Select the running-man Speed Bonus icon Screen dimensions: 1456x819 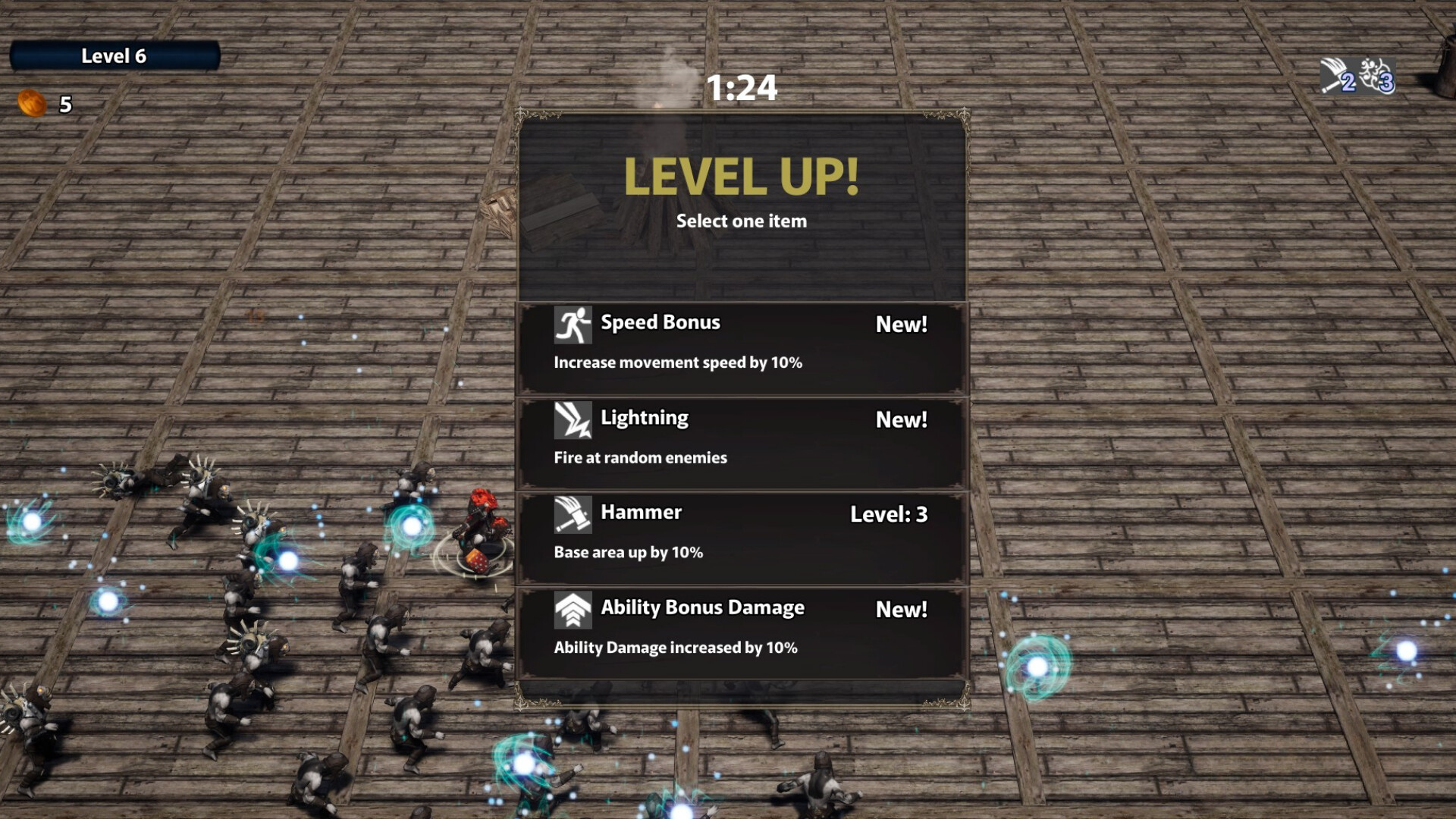tap(574, 322)
